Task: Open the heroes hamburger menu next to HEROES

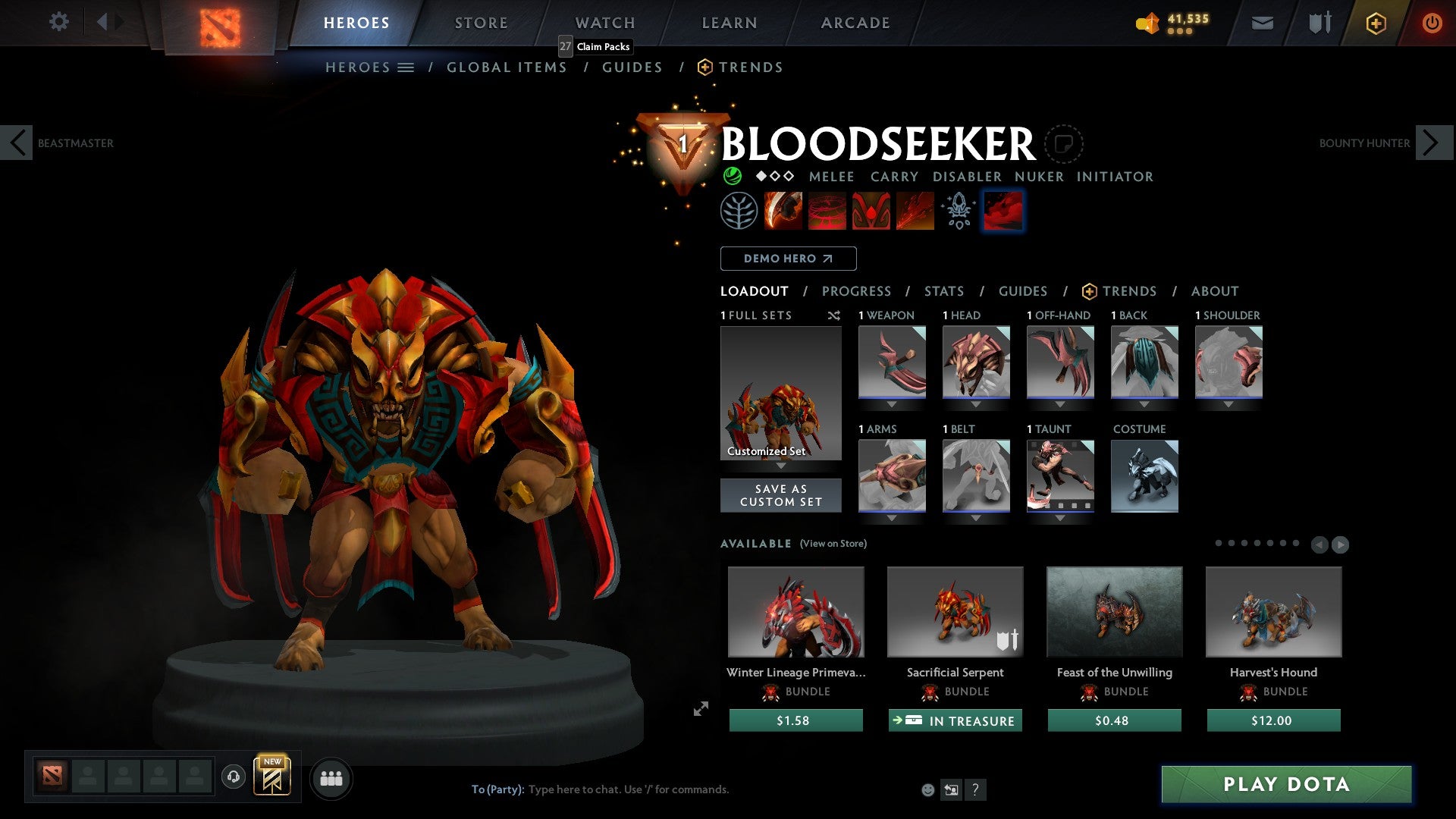Action: [x=406, y=67]
